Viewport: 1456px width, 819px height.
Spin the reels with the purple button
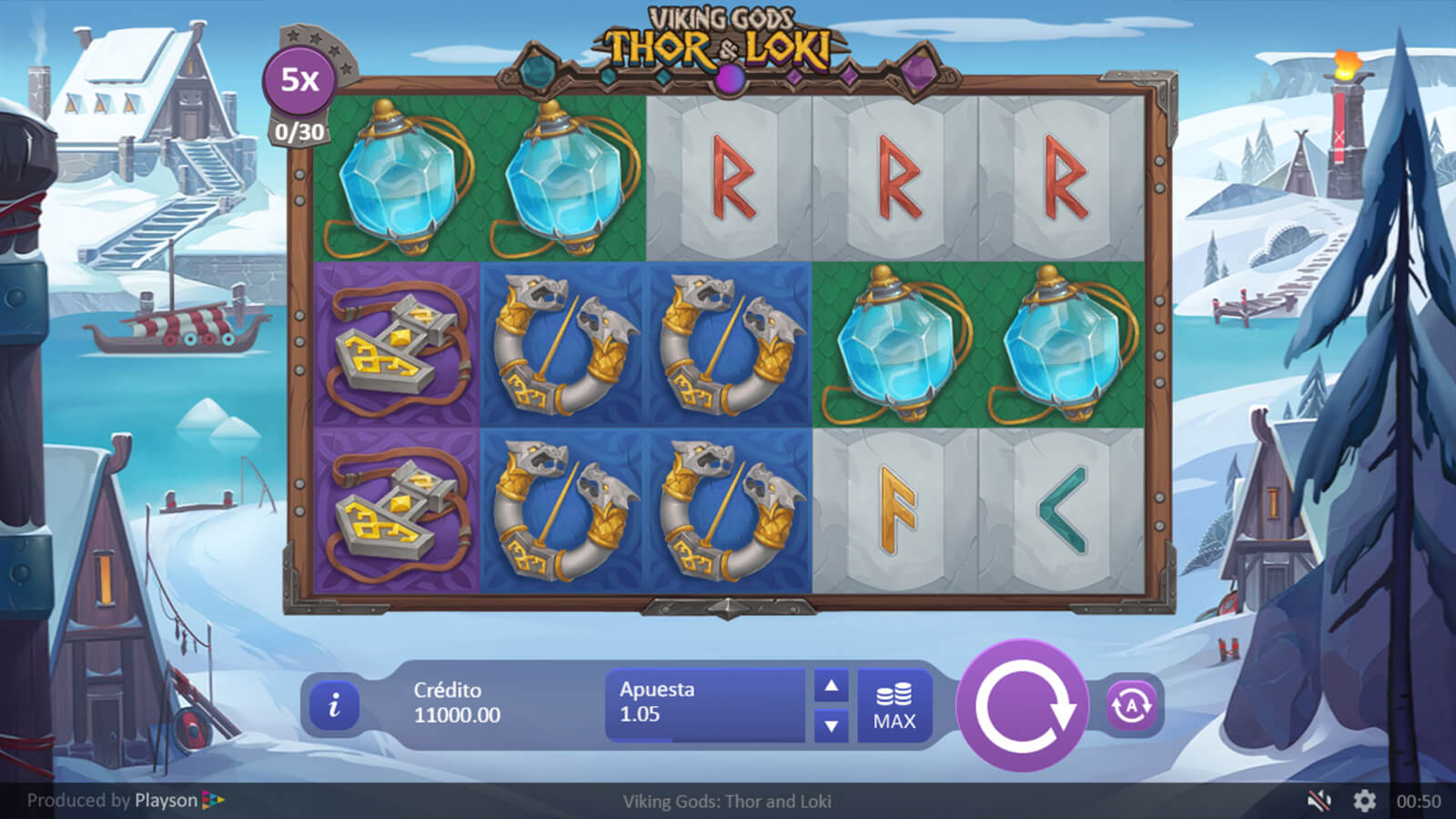1022,705
